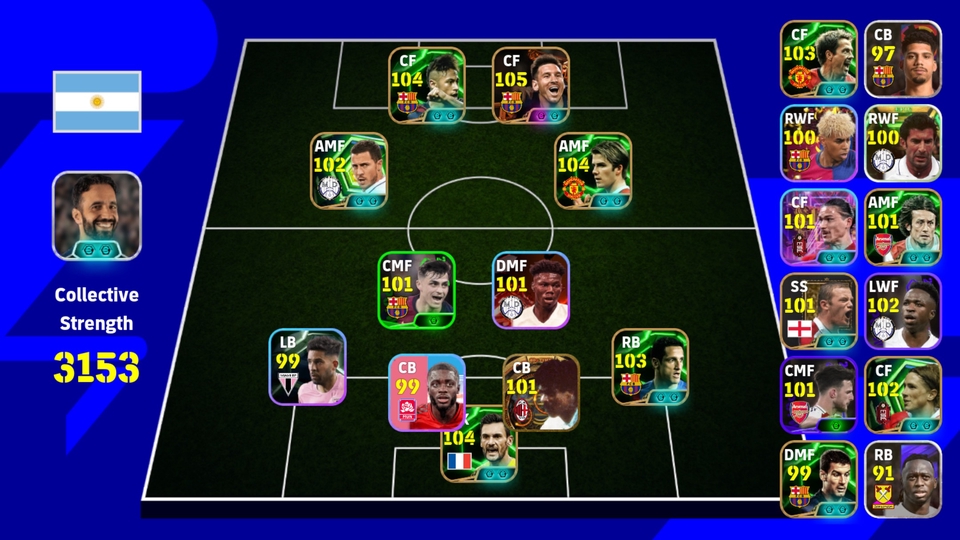Screen dimensions: 960x540
Task: Pick the DMF 99 substitute card
Action: coord(819,479)
